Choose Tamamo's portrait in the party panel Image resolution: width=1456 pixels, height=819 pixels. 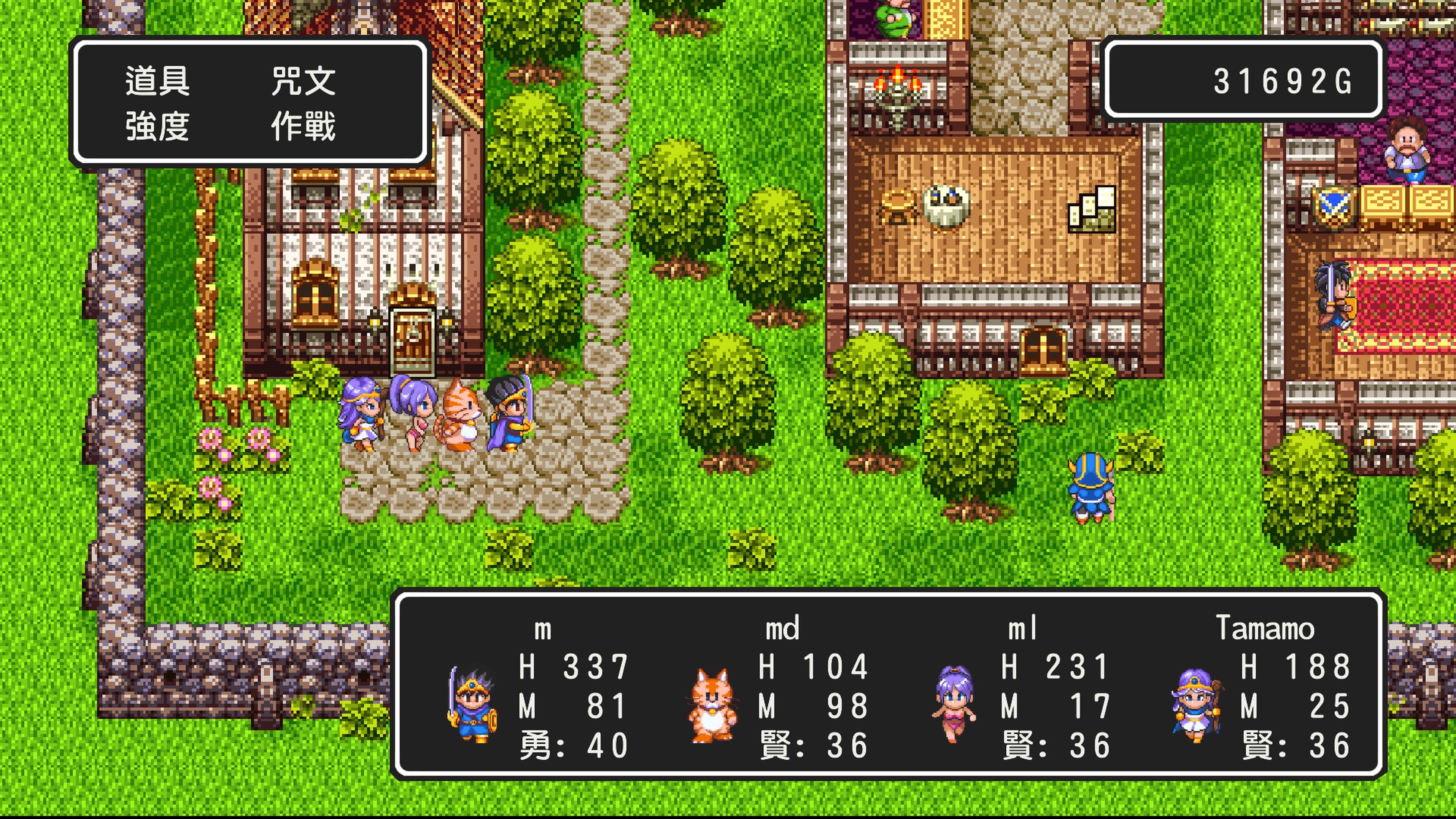(1196, 704)
